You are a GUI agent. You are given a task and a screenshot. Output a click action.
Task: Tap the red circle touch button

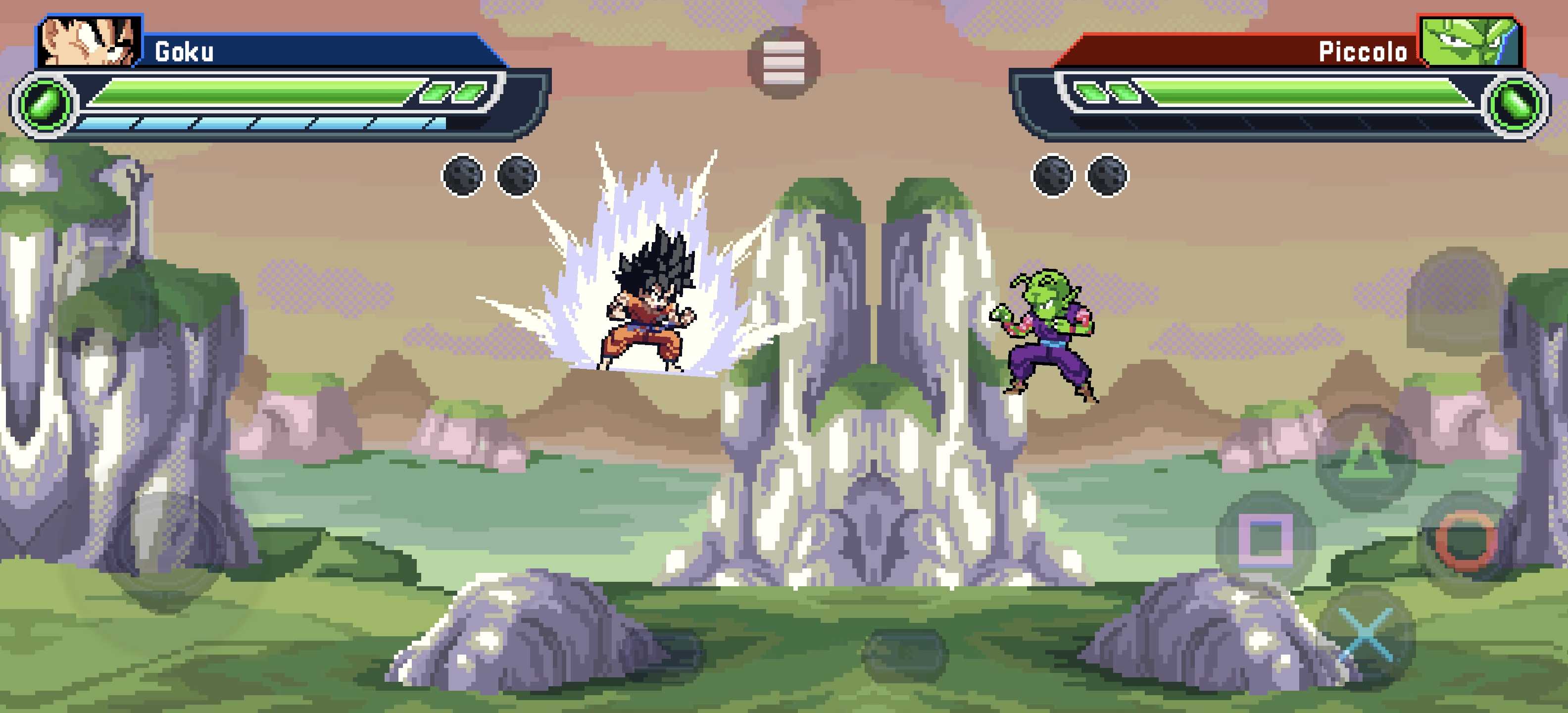click(1467, 541)
